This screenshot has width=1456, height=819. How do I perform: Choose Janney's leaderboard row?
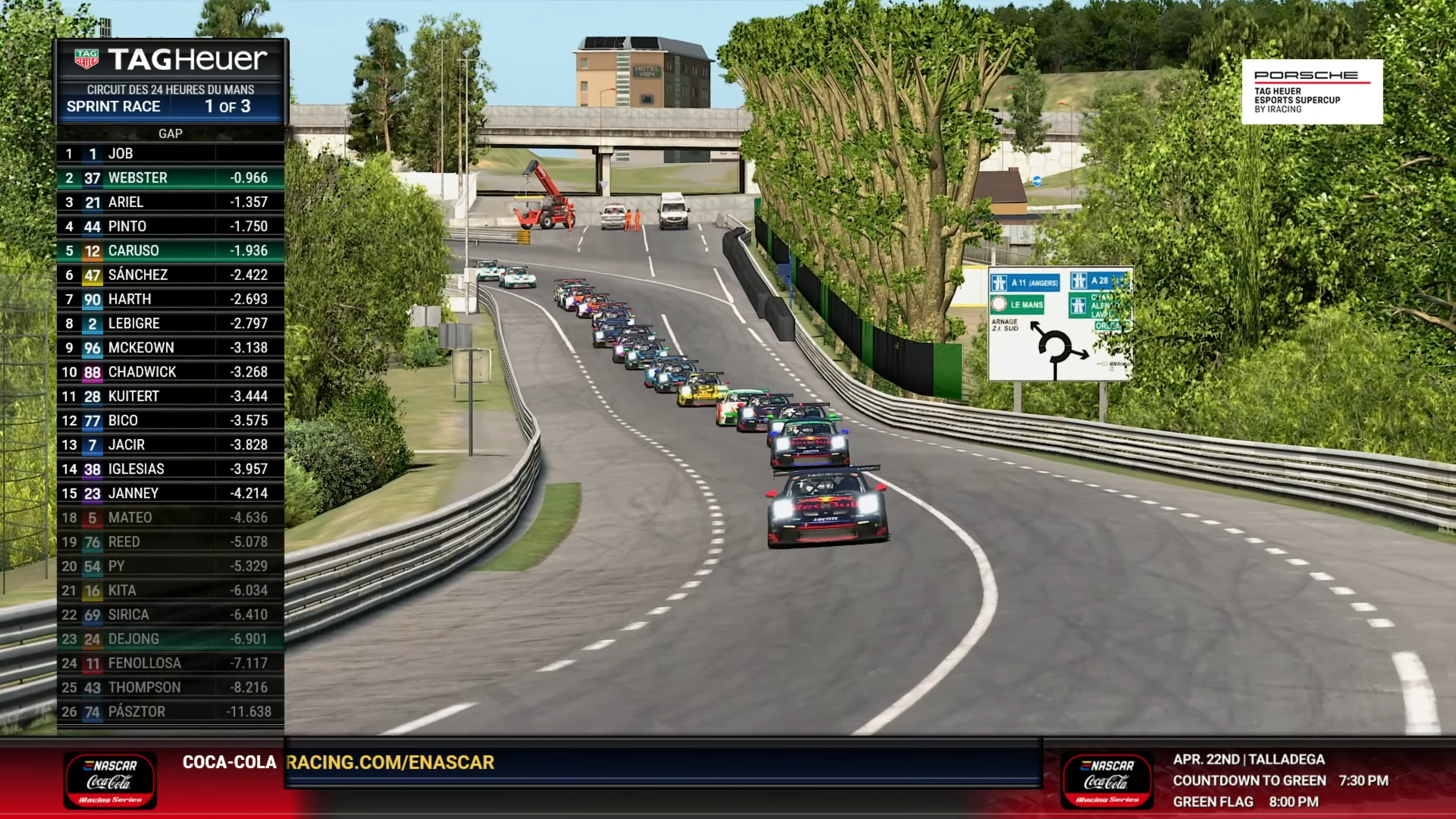pyautogui.click(x=170, y=493)
